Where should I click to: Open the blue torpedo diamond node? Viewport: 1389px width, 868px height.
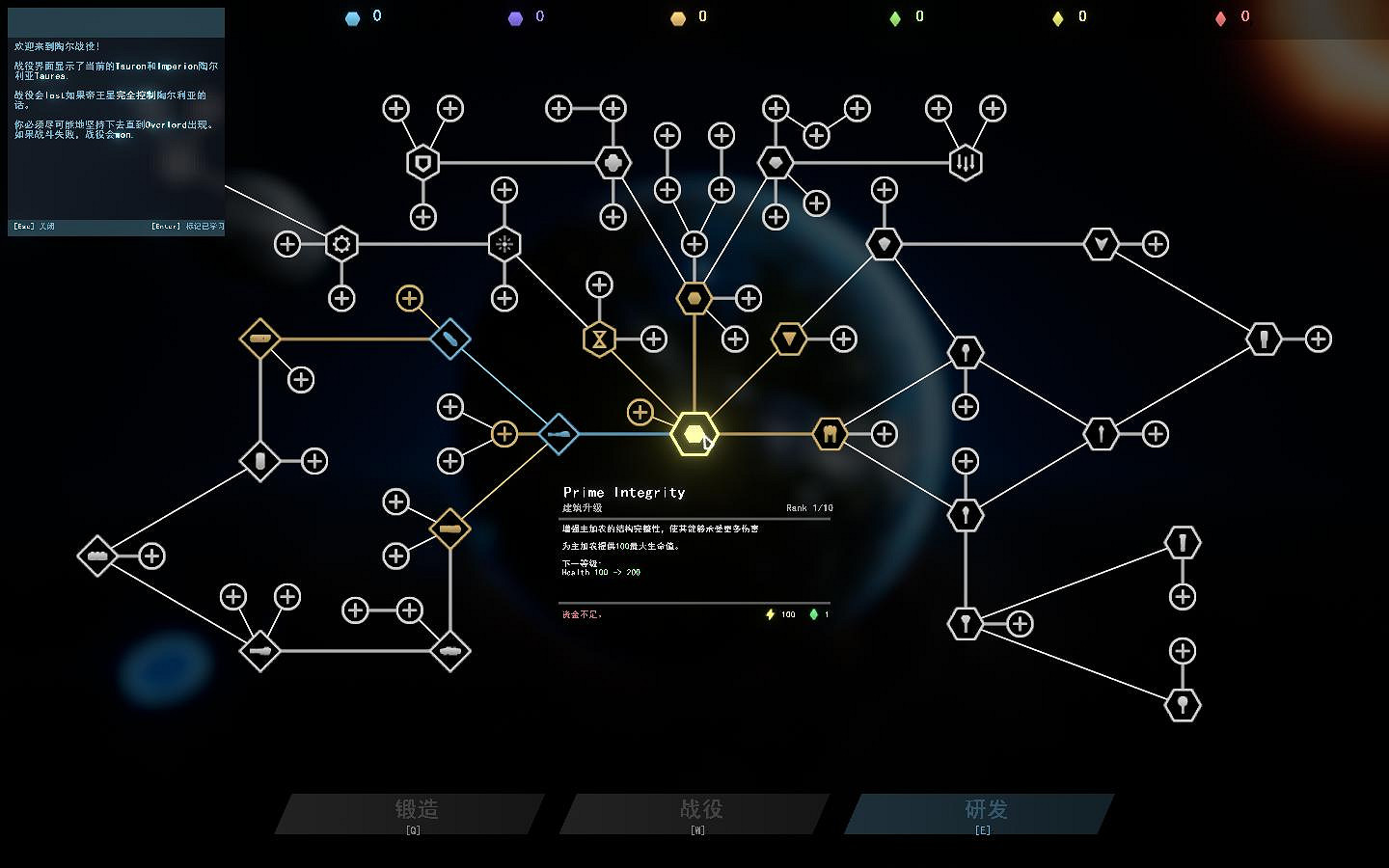(x=558, y=434)
